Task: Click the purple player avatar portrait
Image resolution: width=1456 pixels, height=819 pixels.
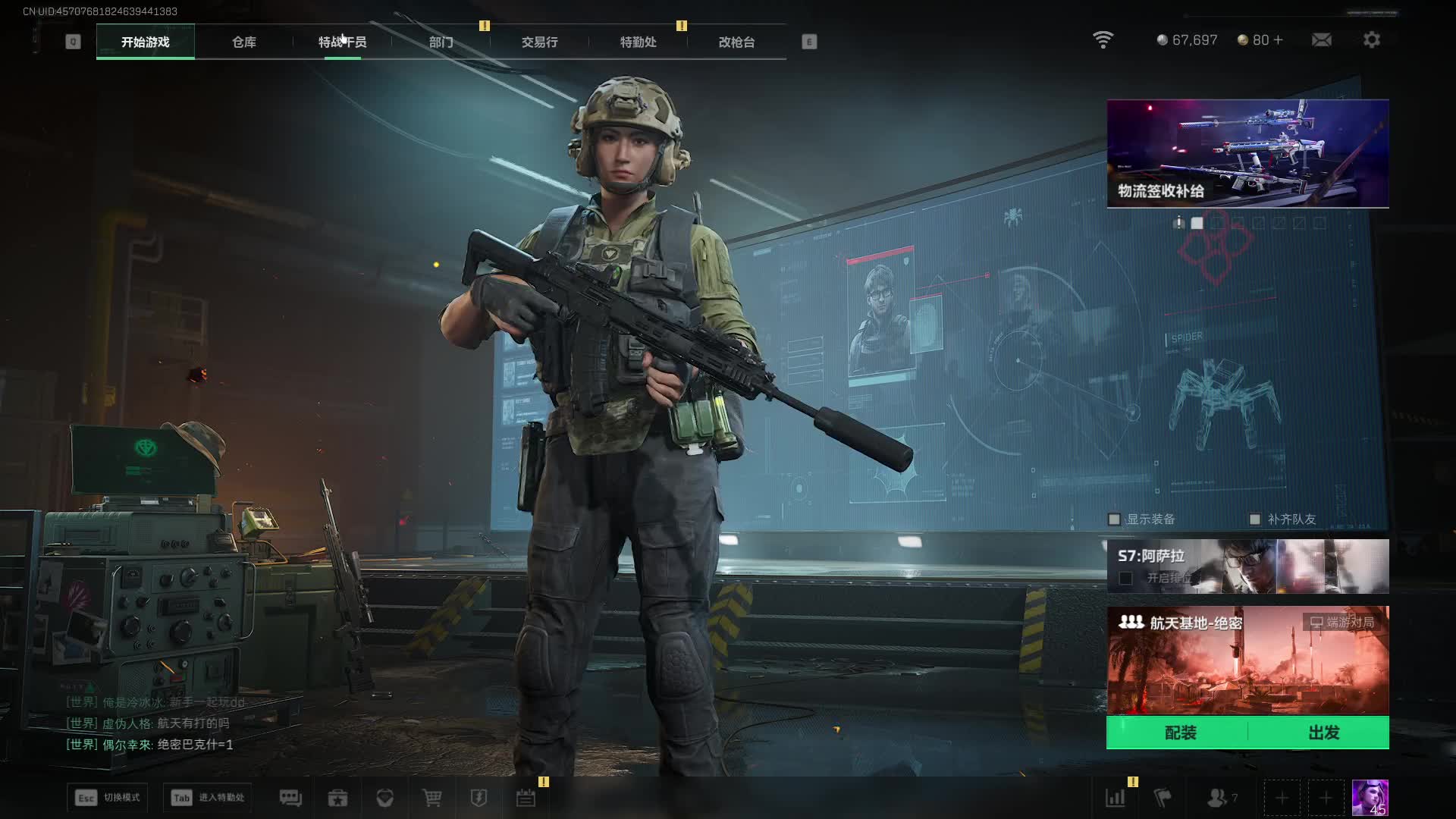Action: pos(1370,798)
